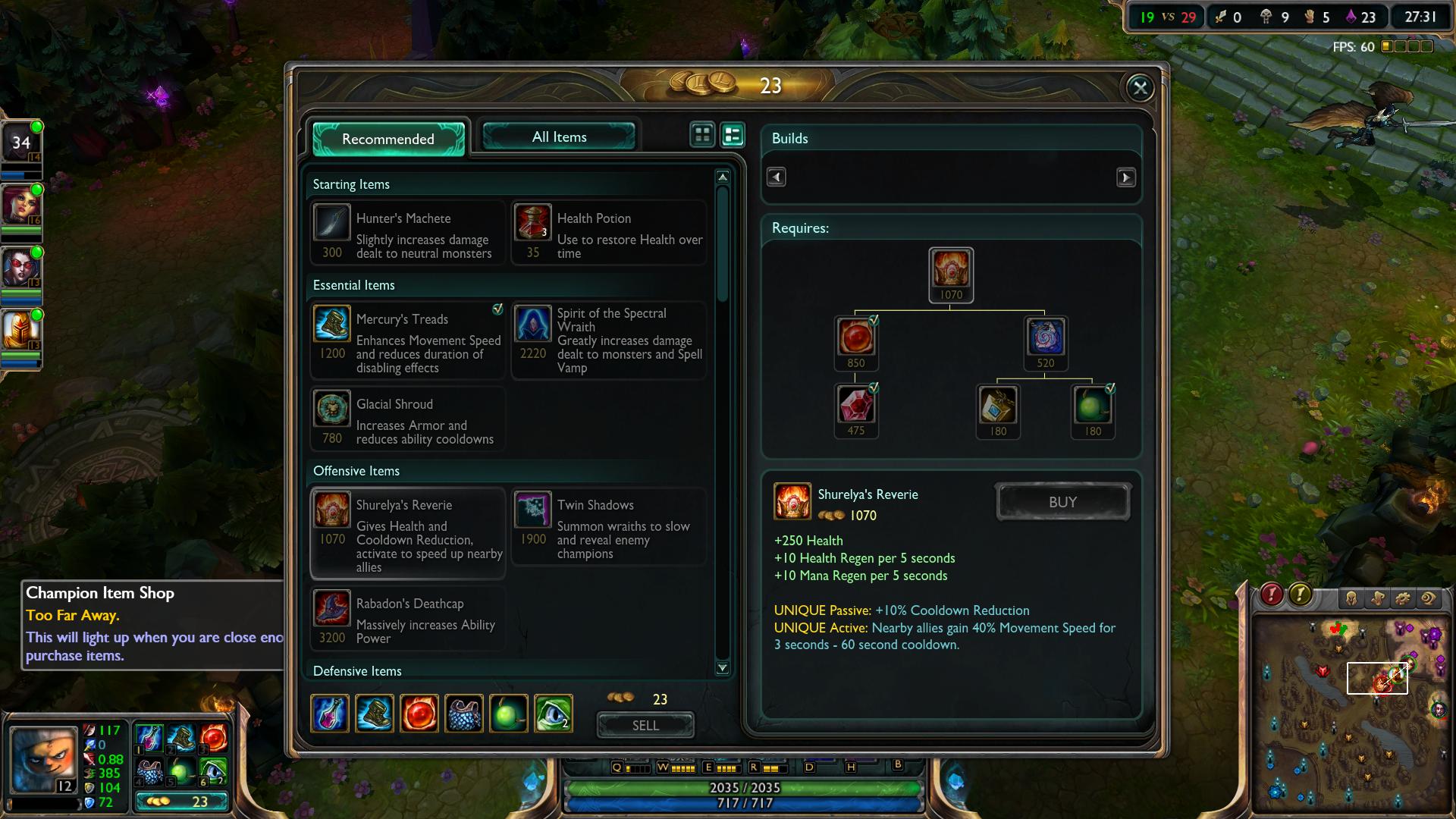Screen dimensions: 1456x819
Task: Choose Twin Shadows from offensive items
Action: point(609,527)
